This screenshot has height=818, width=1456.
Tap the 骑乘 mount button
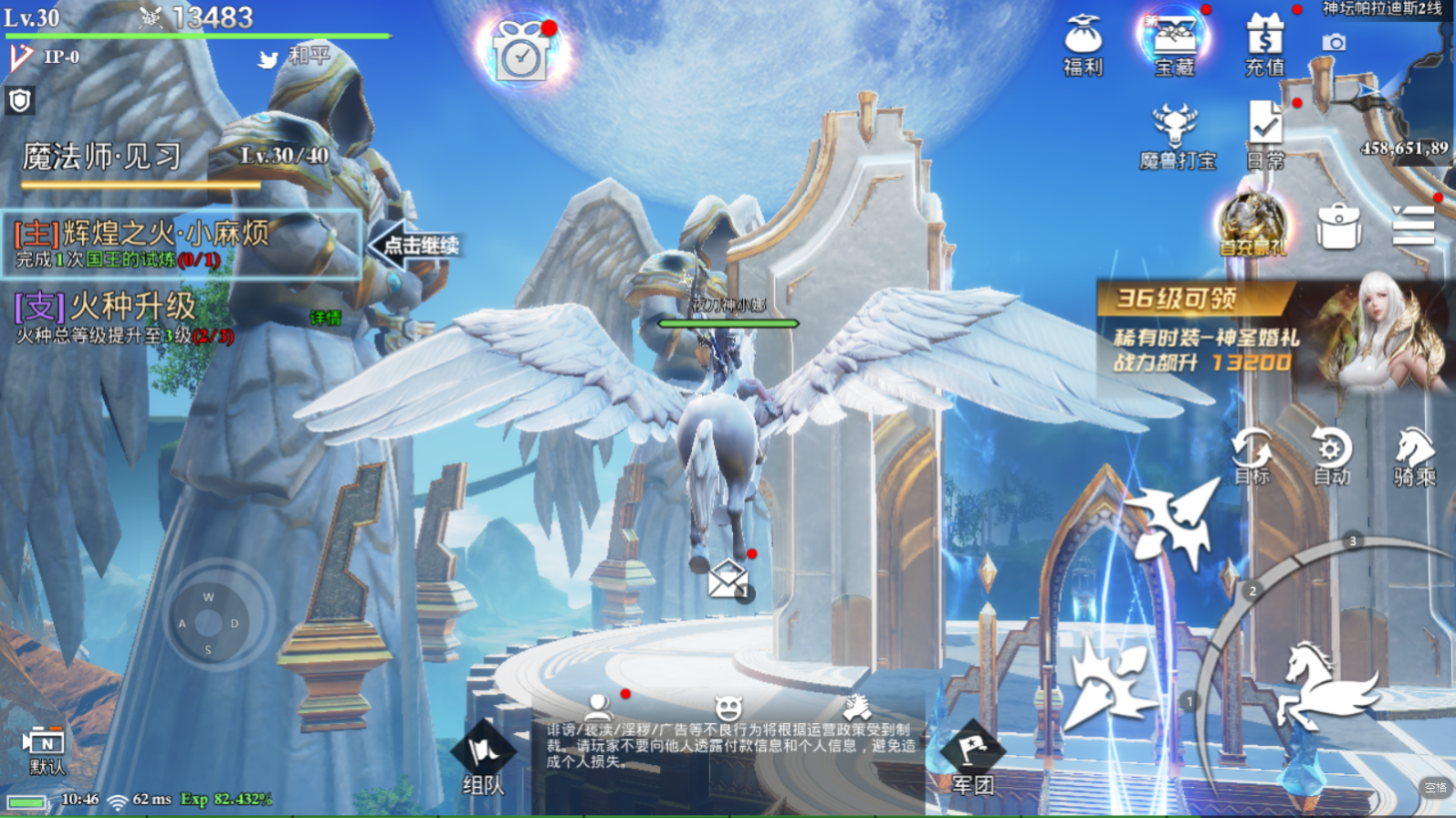pyautogui.click(x=1414, y=456)
